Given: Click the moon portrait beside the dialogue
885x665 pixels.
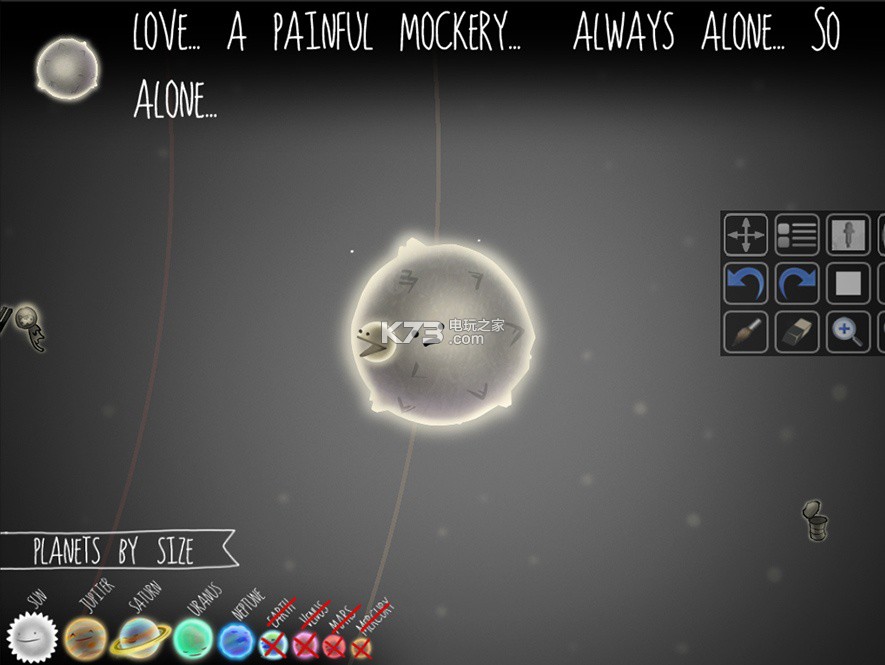Looking at the screenshot, I should click(x=67, y=68).
